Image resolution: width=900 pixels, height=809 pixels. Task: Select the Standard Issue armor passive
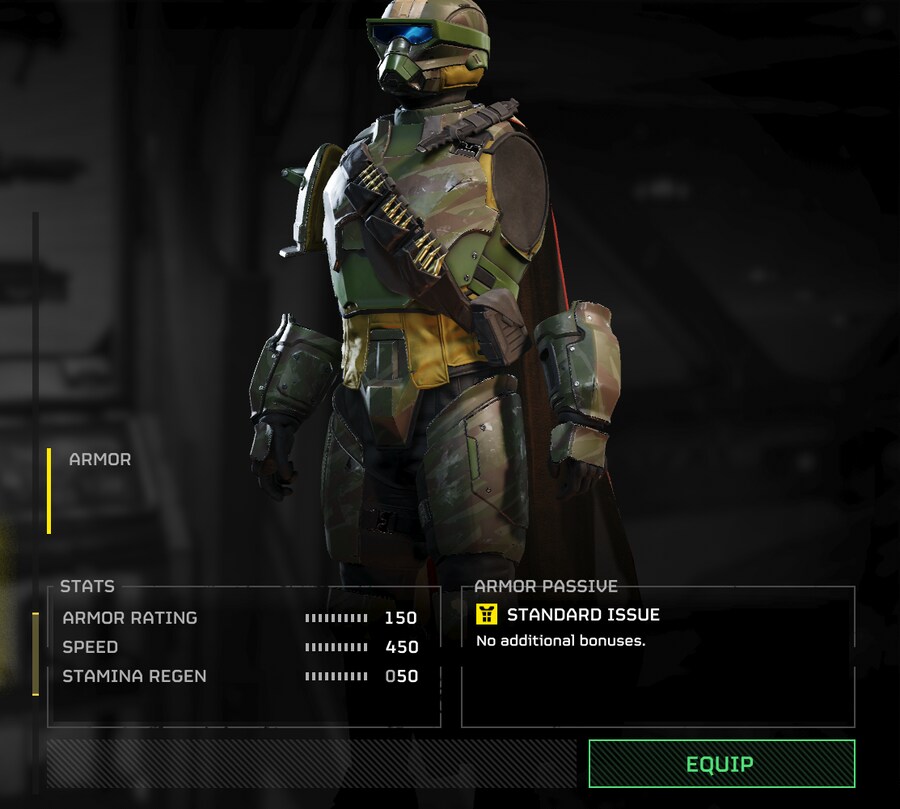click(x=582, y=615)
